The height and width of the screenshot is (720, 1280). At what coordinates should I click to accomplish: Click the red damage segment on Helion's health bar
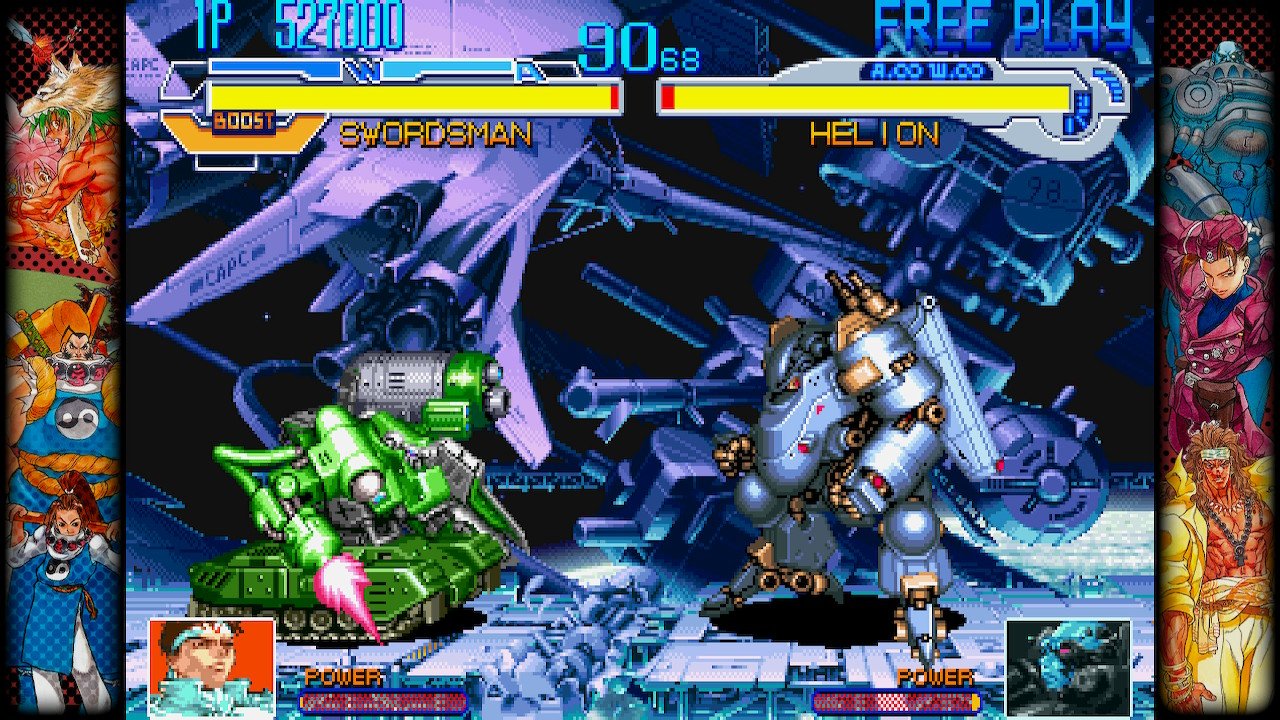(x=667, y=96)
